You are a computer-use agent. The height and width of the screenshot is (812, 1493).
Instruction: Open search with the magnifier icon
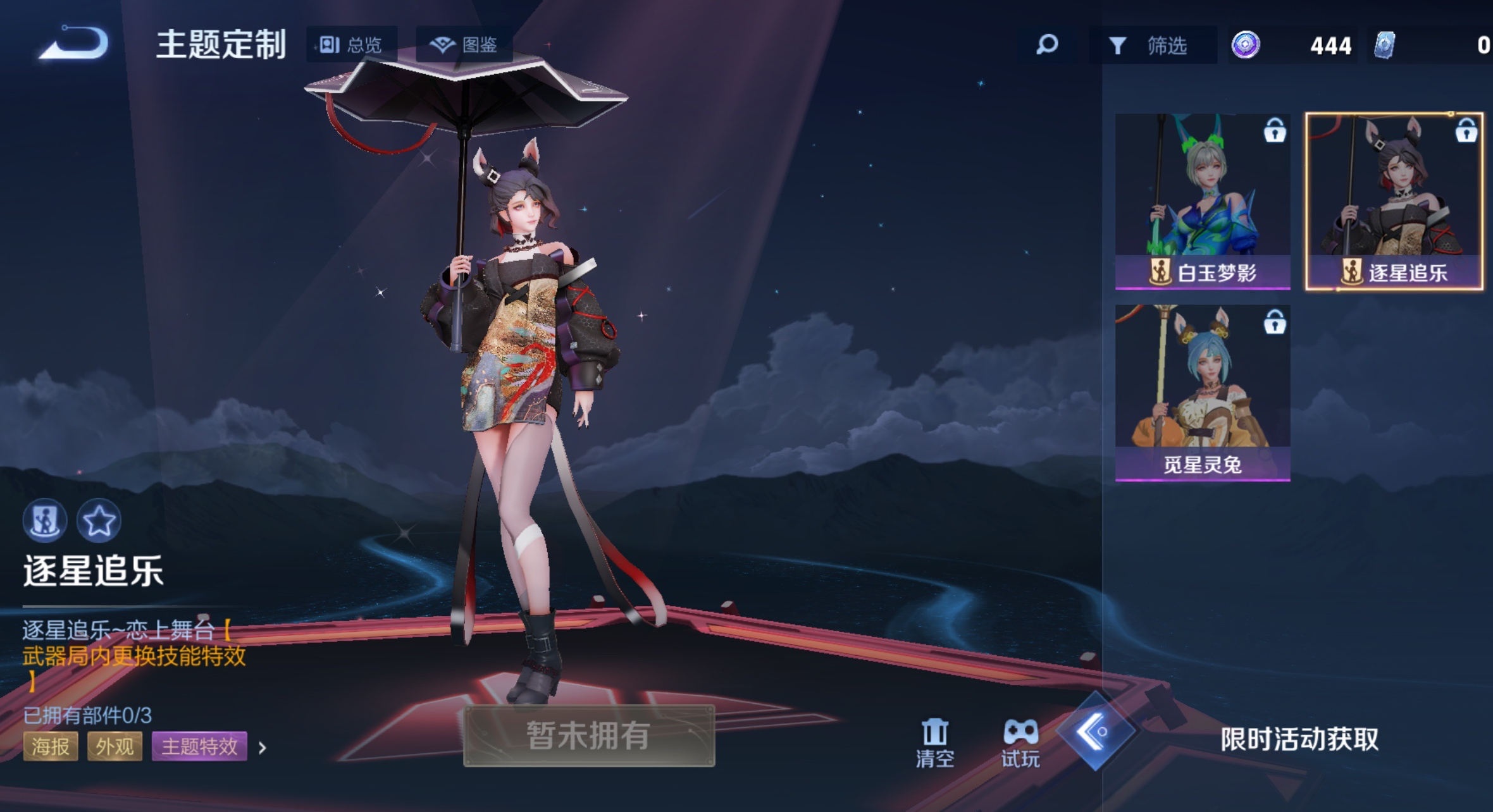[1047, 45]
